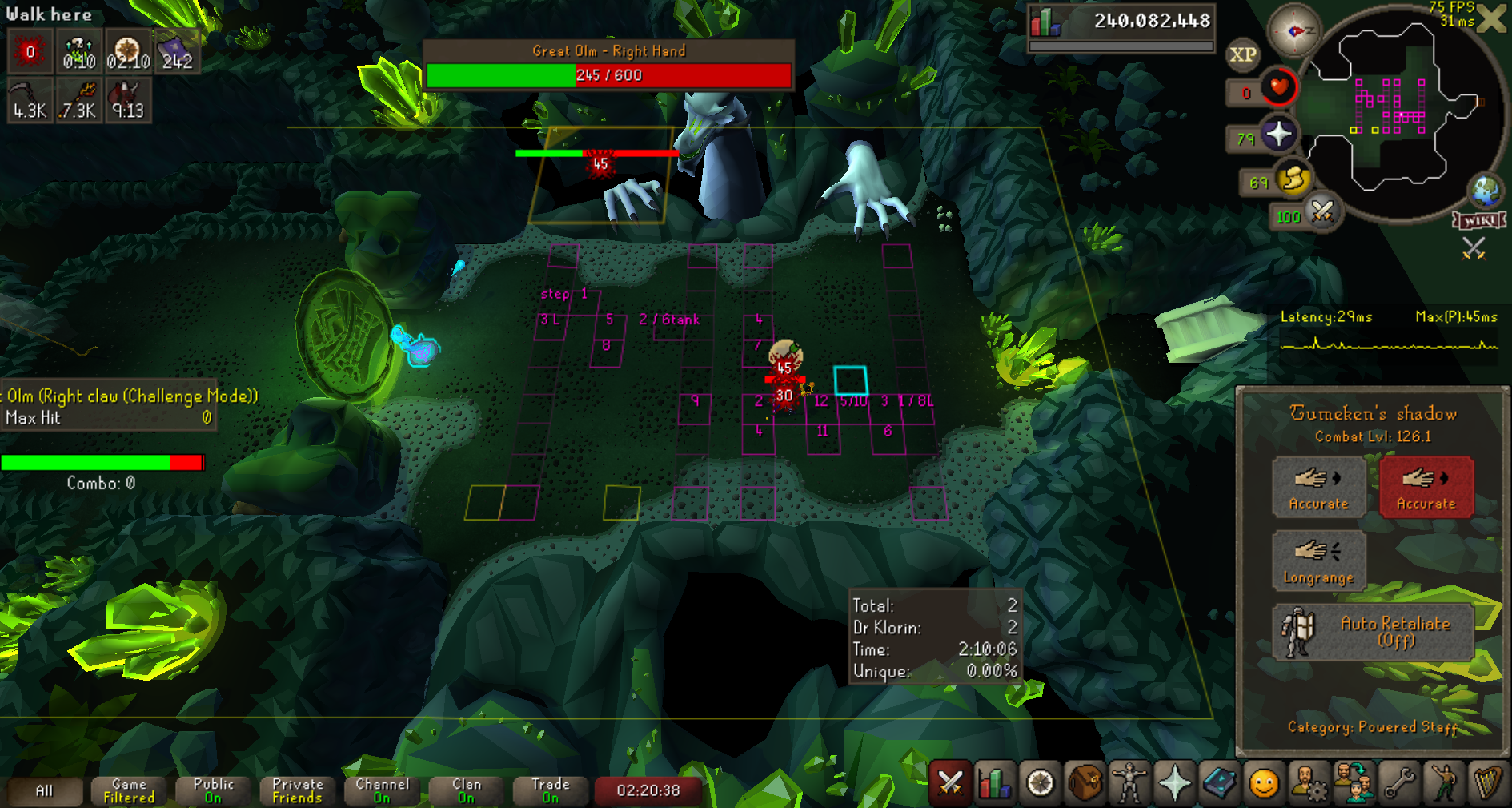The image size is (1512, 808).
Task: Switch to the Worn Equipment tab
Action: (1129, 782)
